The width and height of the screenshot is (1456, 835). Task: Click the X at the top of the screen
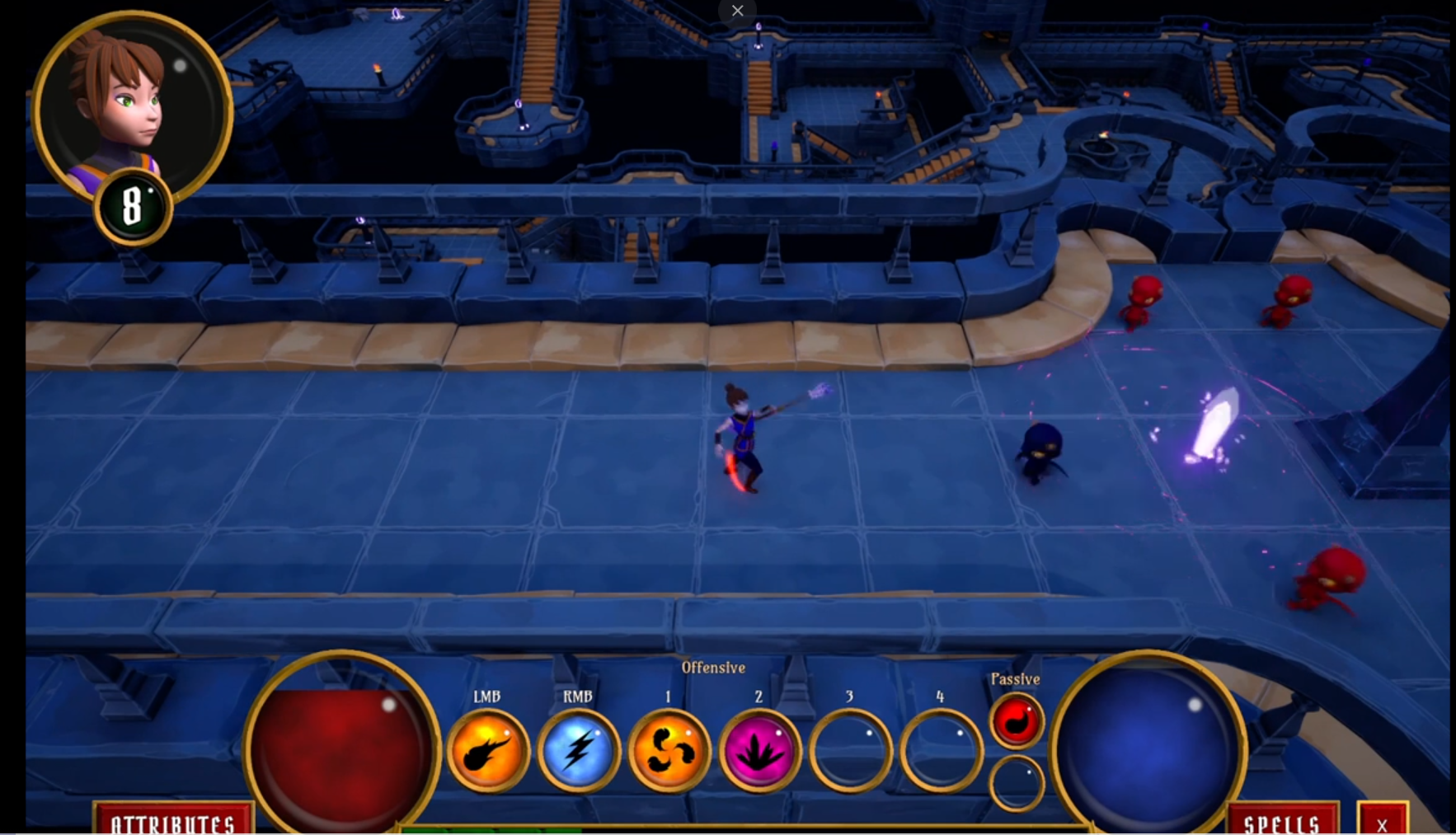pos(737,11)
